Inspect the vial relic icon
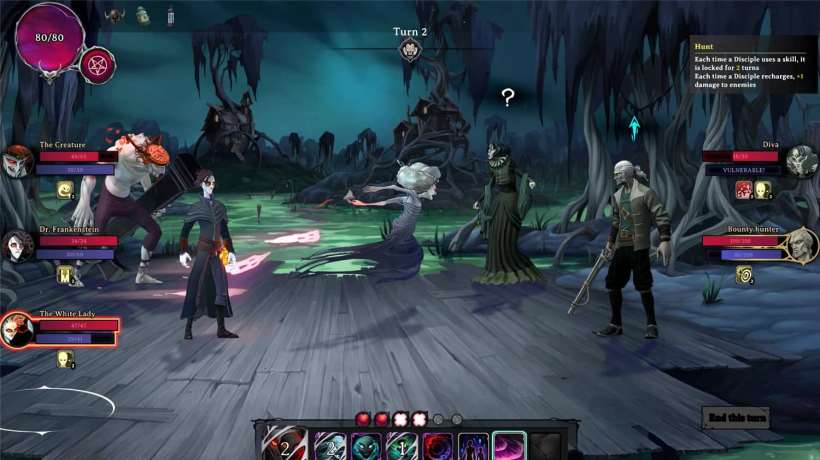The height and width of the screenshot is (460, 820). 170,16
